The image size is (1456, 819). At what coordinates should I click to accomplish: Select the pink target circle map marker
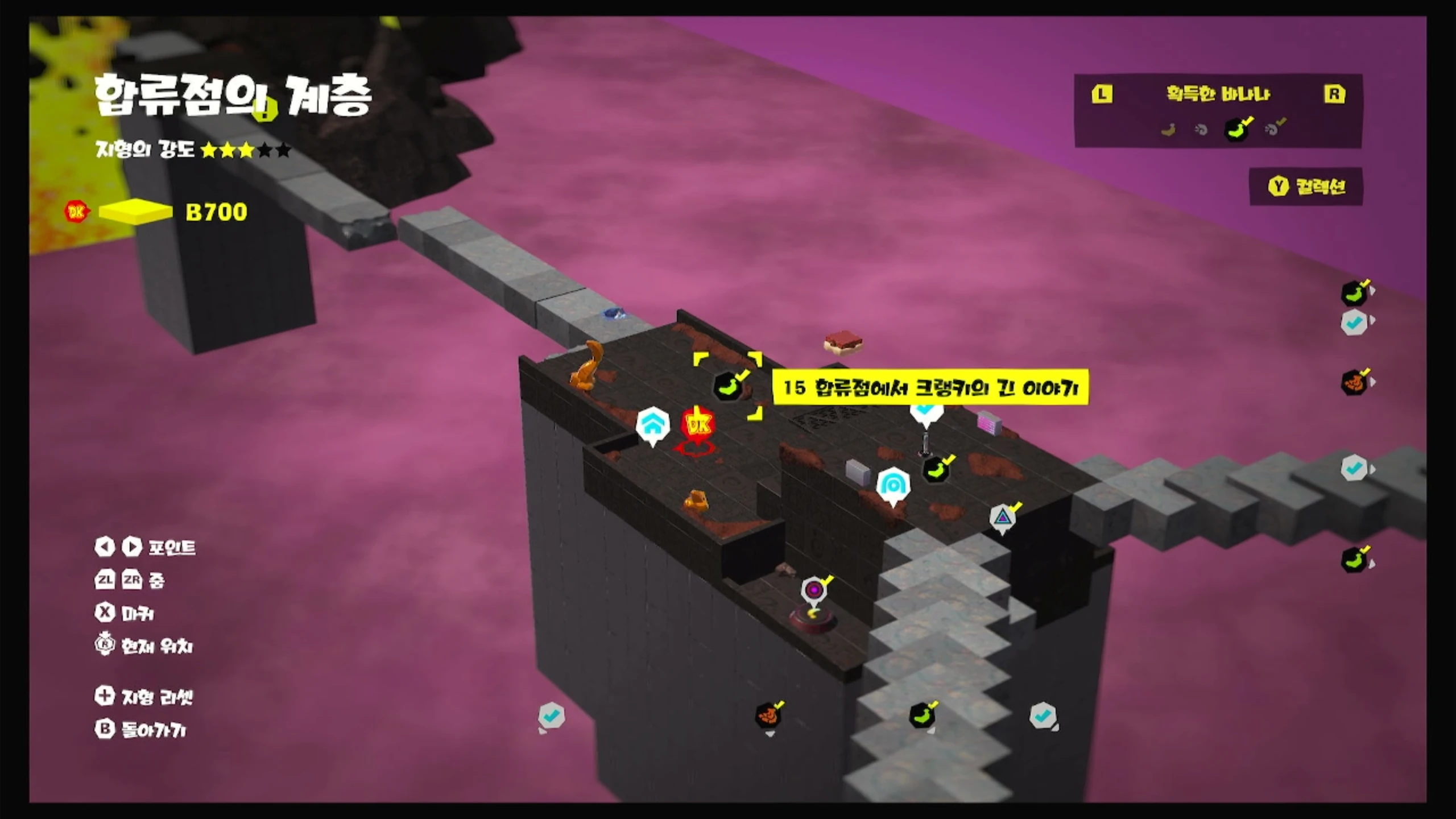point(814,590)
